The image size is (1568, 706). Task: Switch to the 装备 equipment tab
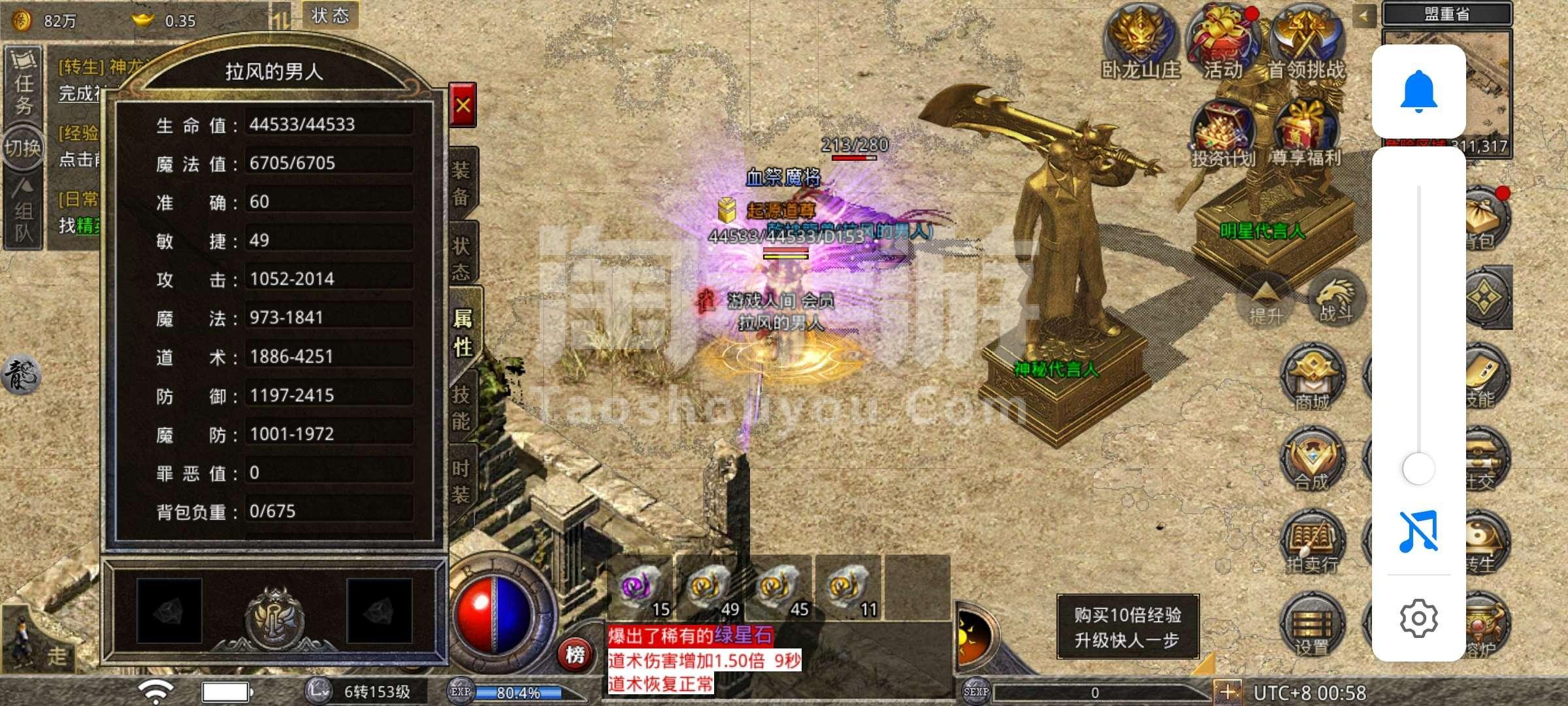coord(461,183)
